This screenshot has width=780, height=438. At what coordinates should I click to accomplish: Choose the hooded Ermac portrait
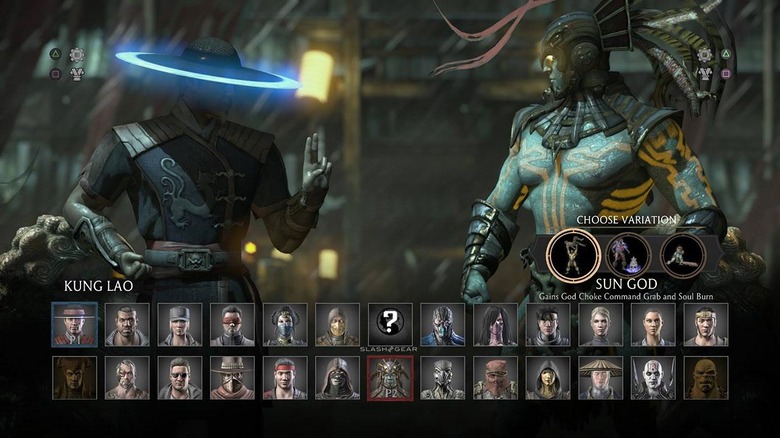(x=337, y=378)
